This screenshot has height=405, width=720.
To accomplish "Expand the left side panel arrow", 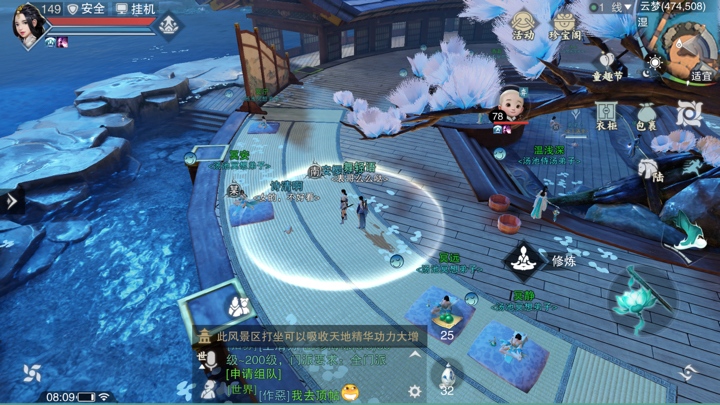I will coord(12,200).
